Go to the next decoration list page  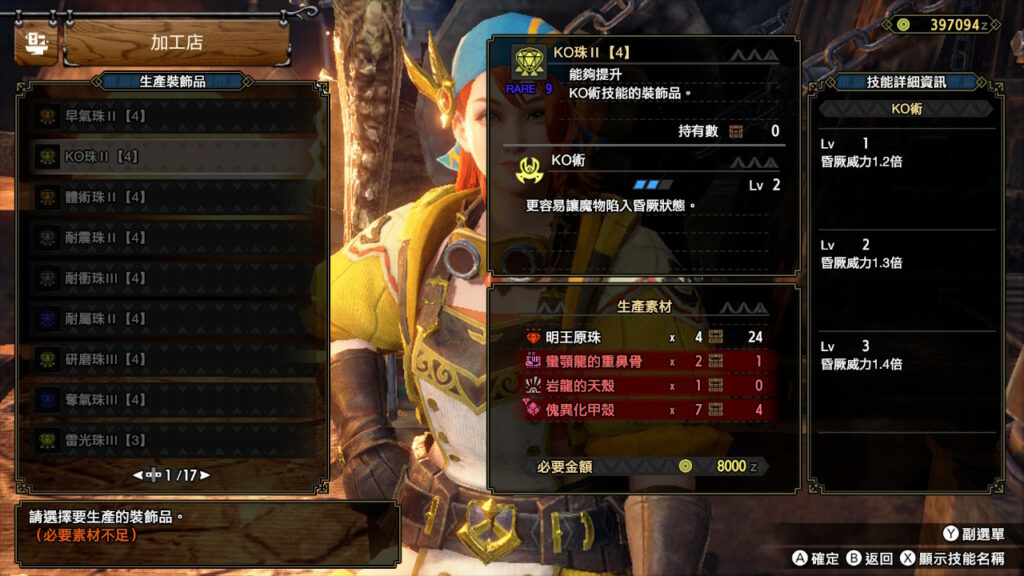[x=206, y=475]
